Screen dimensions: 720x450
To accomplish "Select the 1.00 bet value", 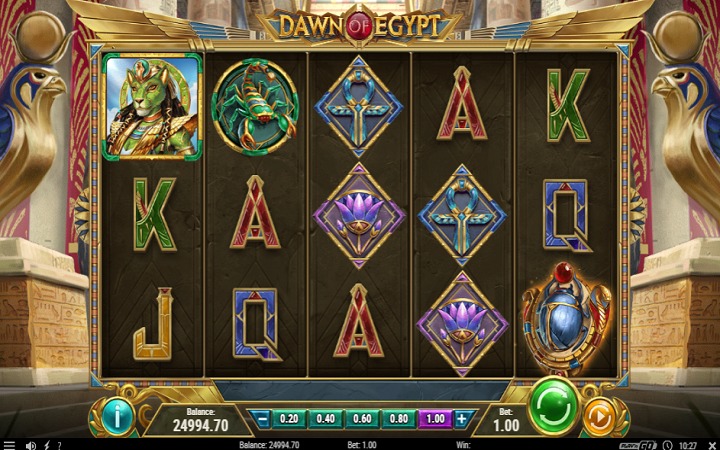I will 432,419.
